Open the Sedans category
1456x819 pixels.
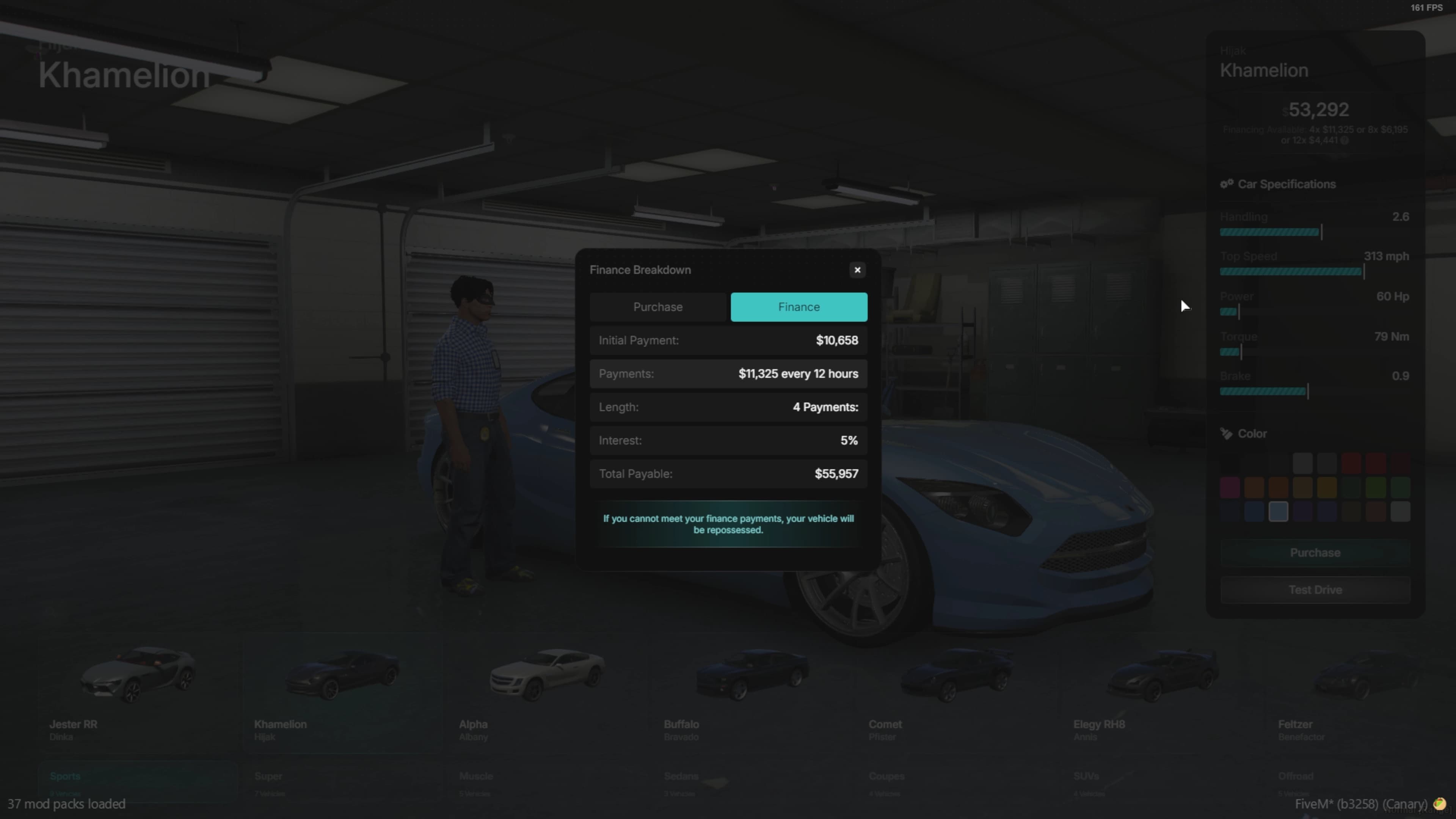tap(681, 776)
